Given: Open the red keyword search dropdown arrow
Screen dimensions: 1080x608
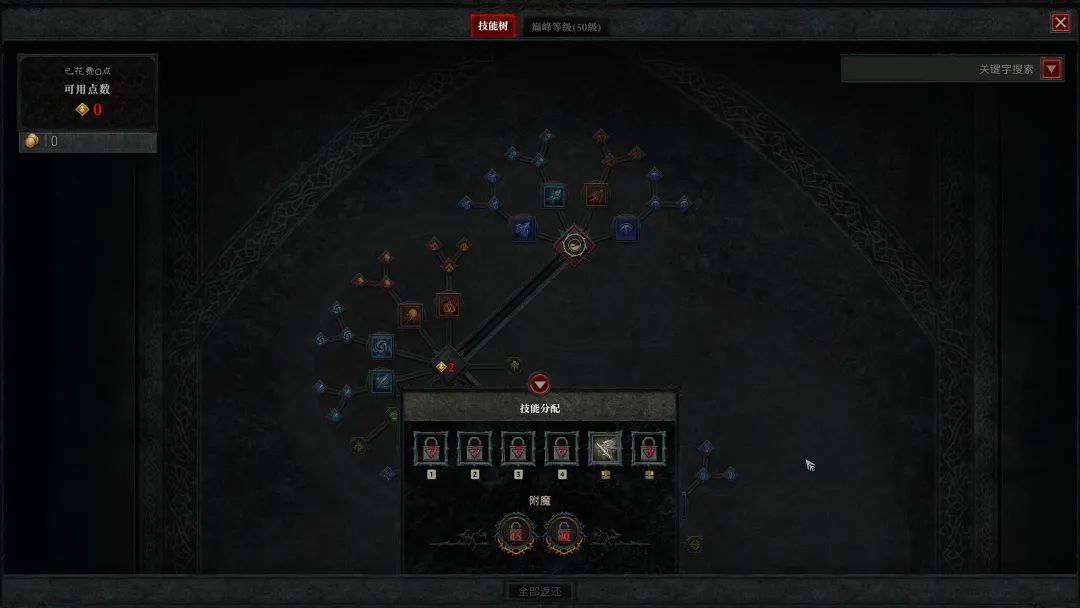Looking at the screenshot, I should pyautogui.click(x=1051, y=69).
